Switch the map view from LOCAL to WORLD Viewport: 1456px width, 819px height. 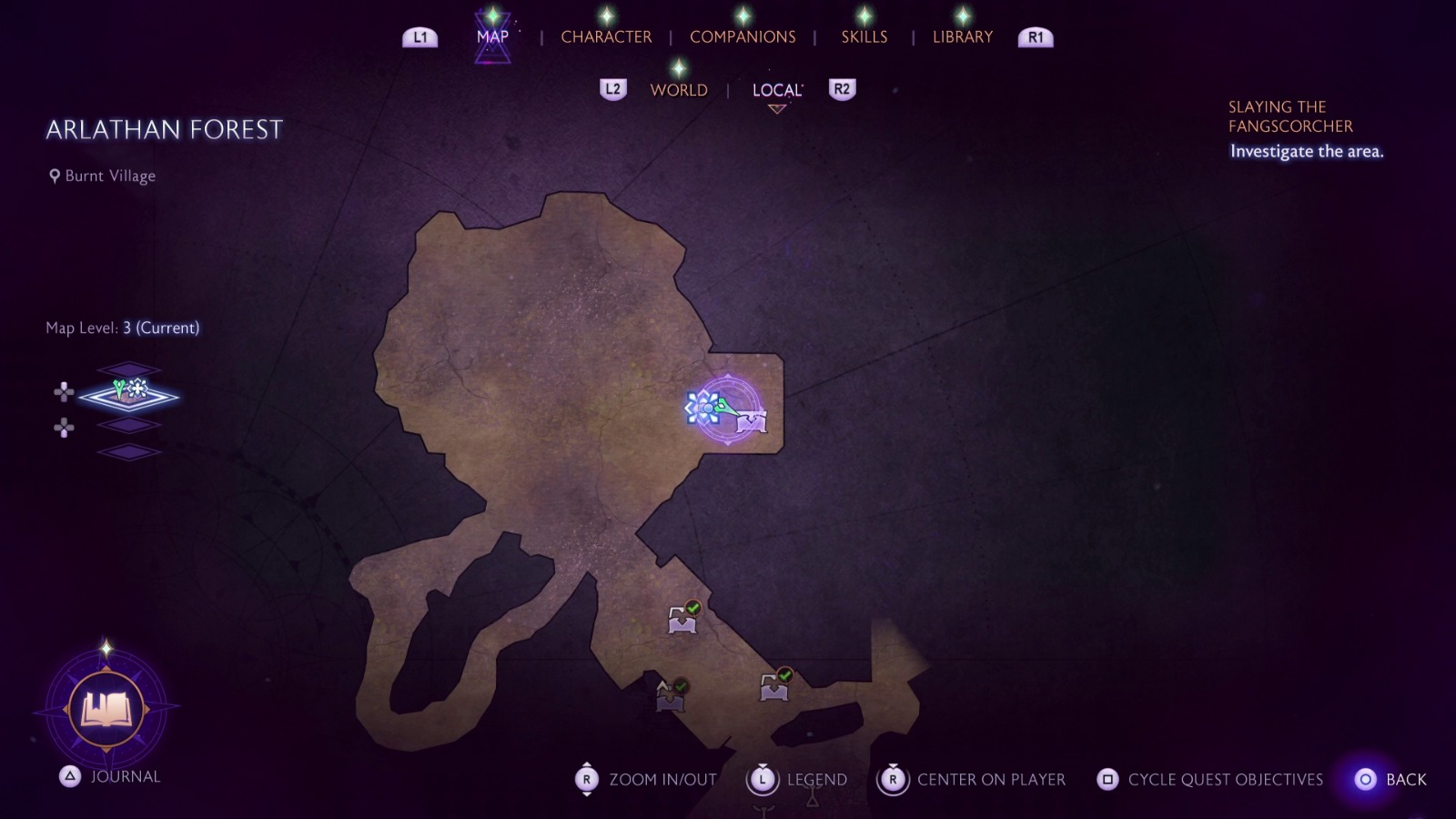678,90
